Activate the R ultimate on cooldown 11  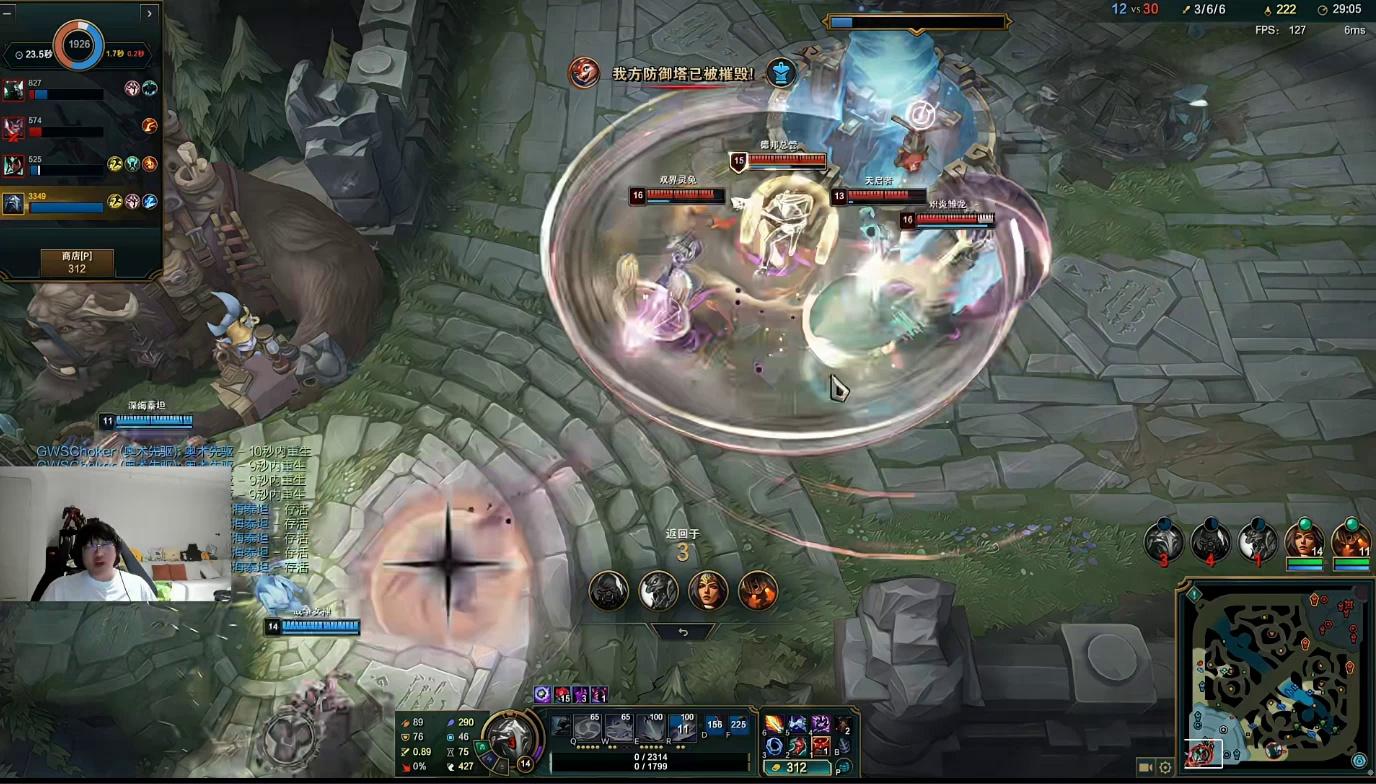click(x=683, y=727)
